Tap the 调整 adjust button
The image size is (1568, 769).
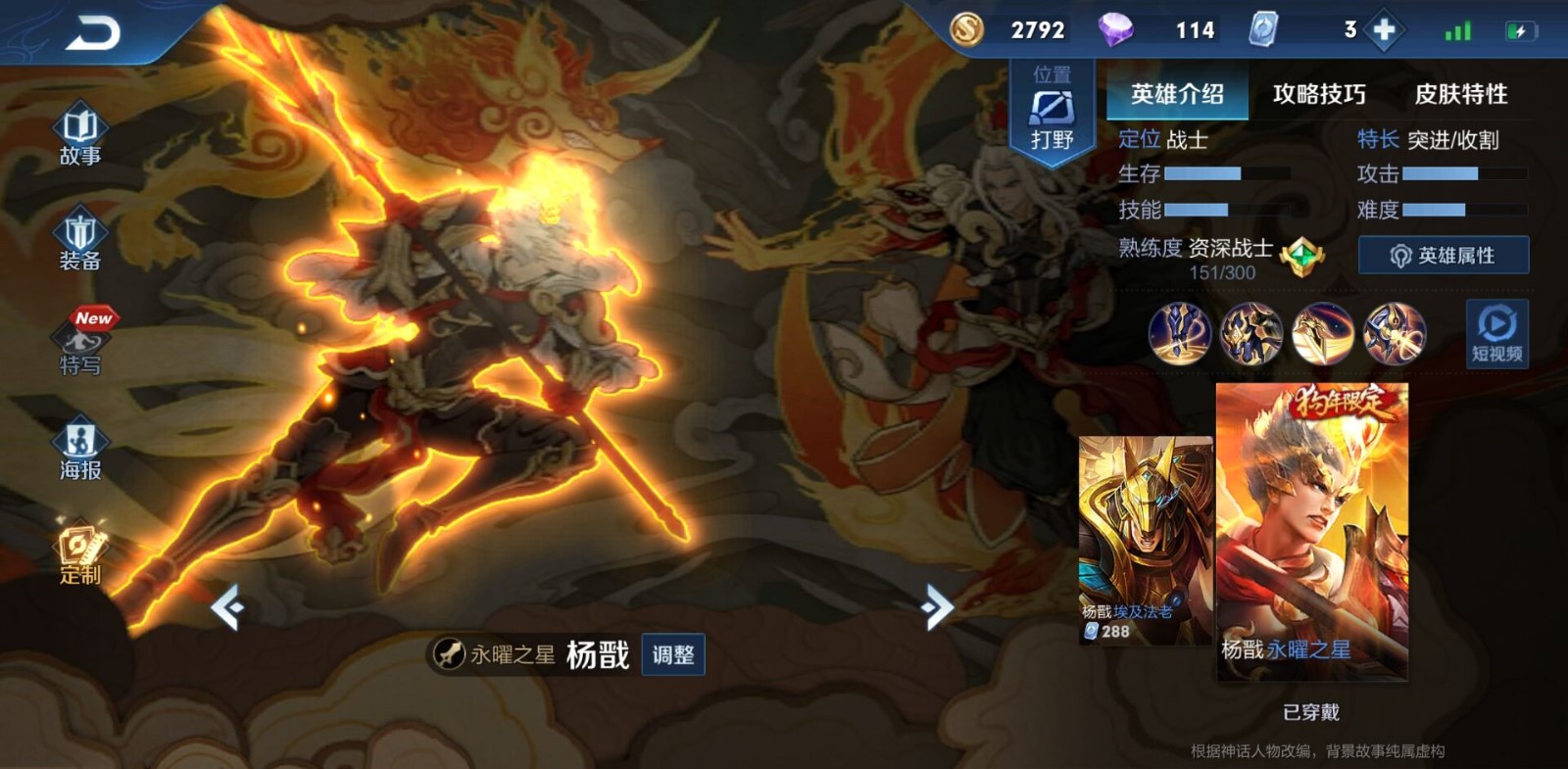point(671,655)
